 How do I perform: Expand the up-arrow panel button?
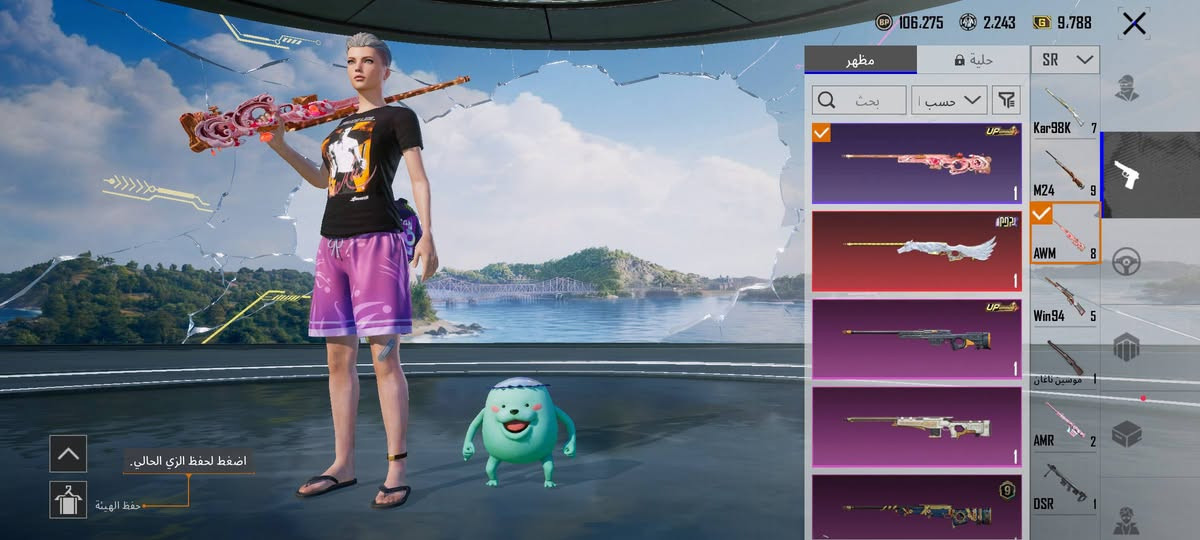point(68,454)
